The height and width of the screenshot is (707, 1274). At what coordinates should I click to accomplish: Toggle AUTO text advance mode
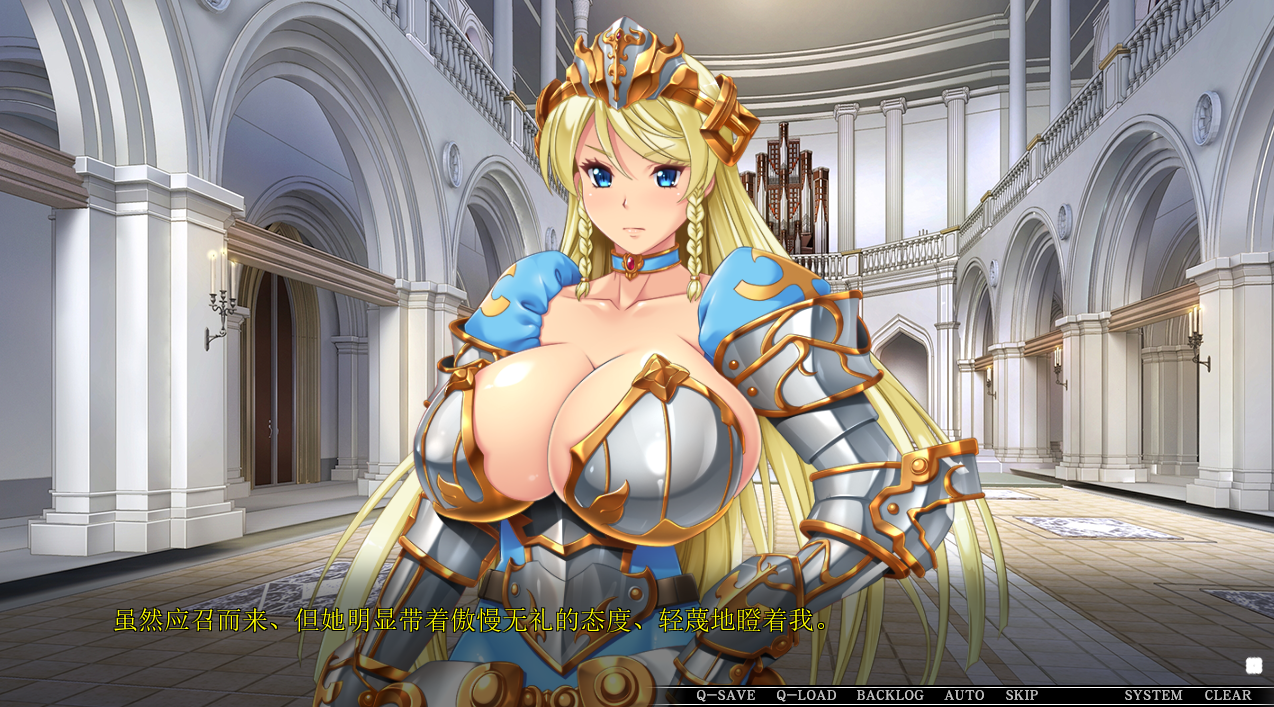tap(964, 695)
